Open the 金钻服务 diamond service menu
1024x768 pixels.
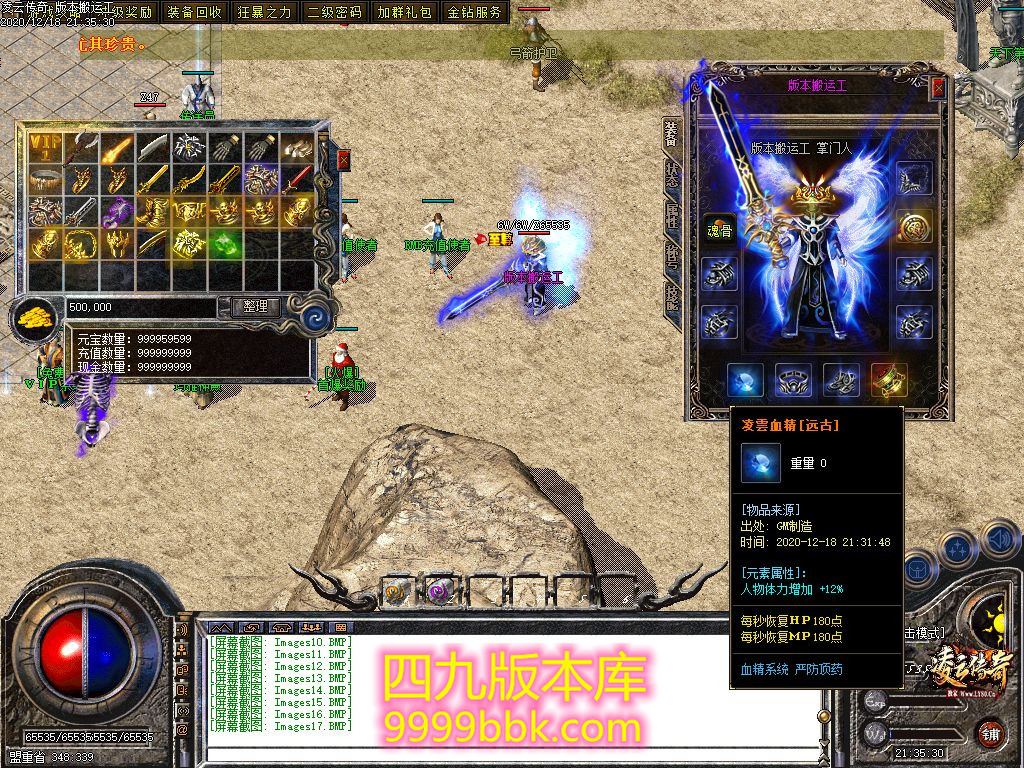[x=475, y=13]
